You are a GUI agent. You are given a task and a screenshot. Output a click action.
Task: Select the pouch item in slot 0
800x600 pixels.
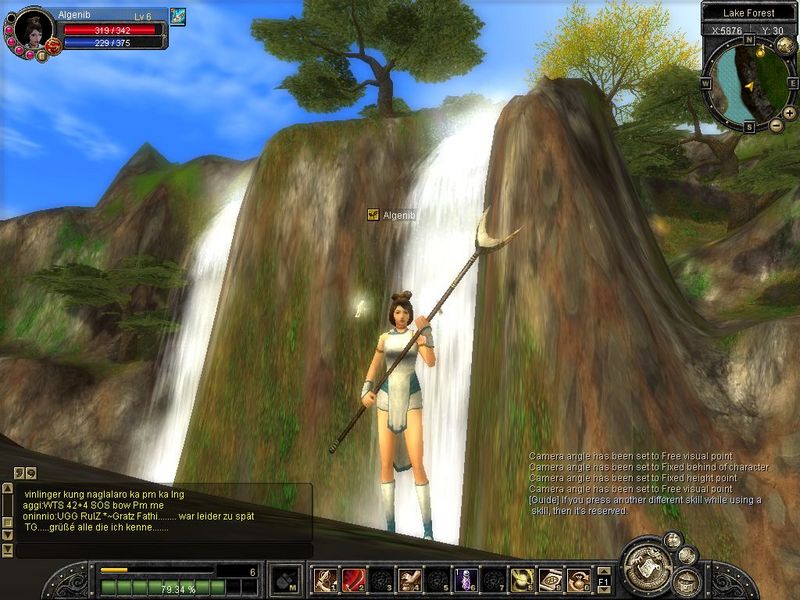(x=577, y=579)
